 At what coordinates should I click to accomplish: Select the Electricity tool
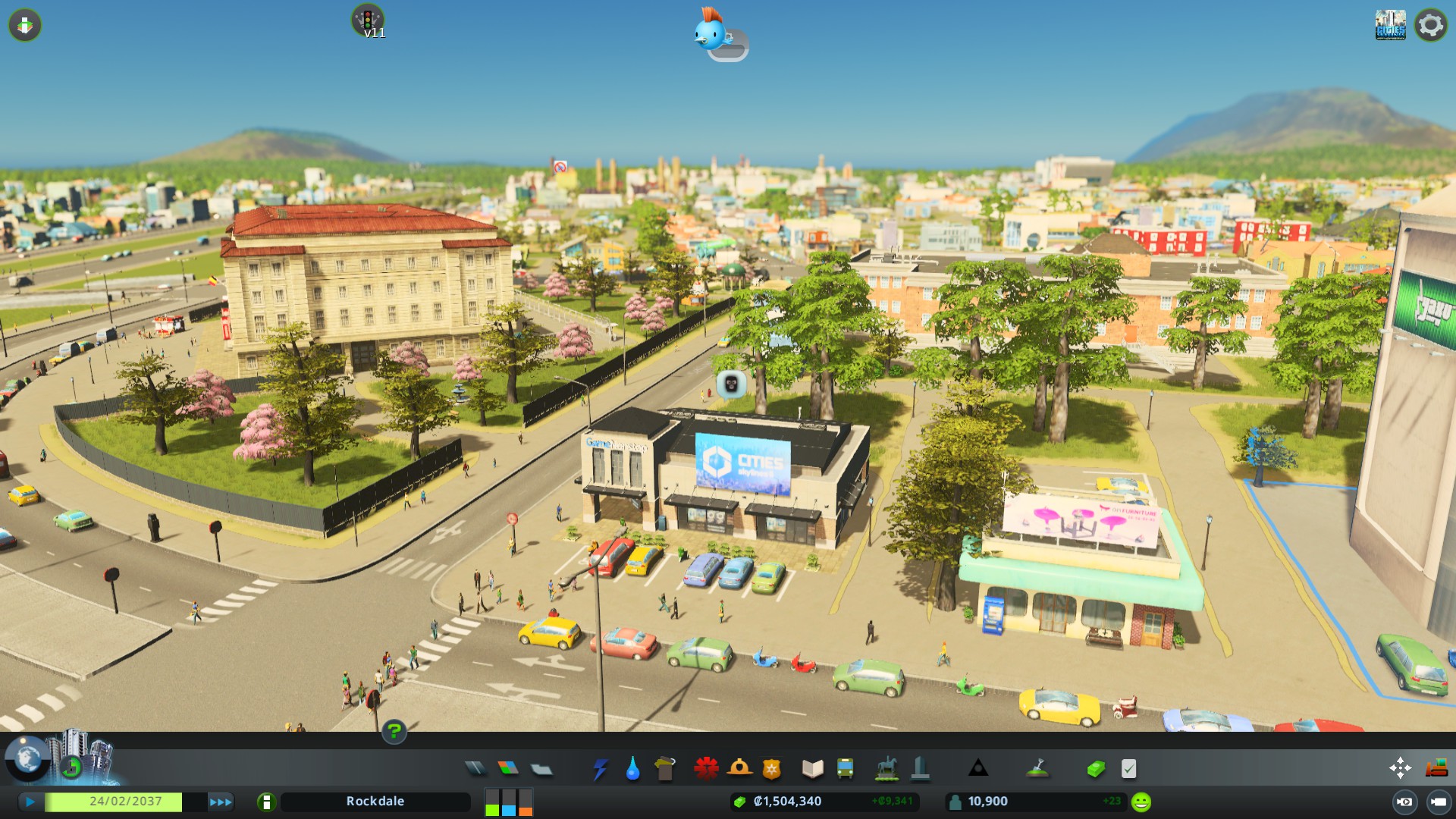[x=601, y=768]
